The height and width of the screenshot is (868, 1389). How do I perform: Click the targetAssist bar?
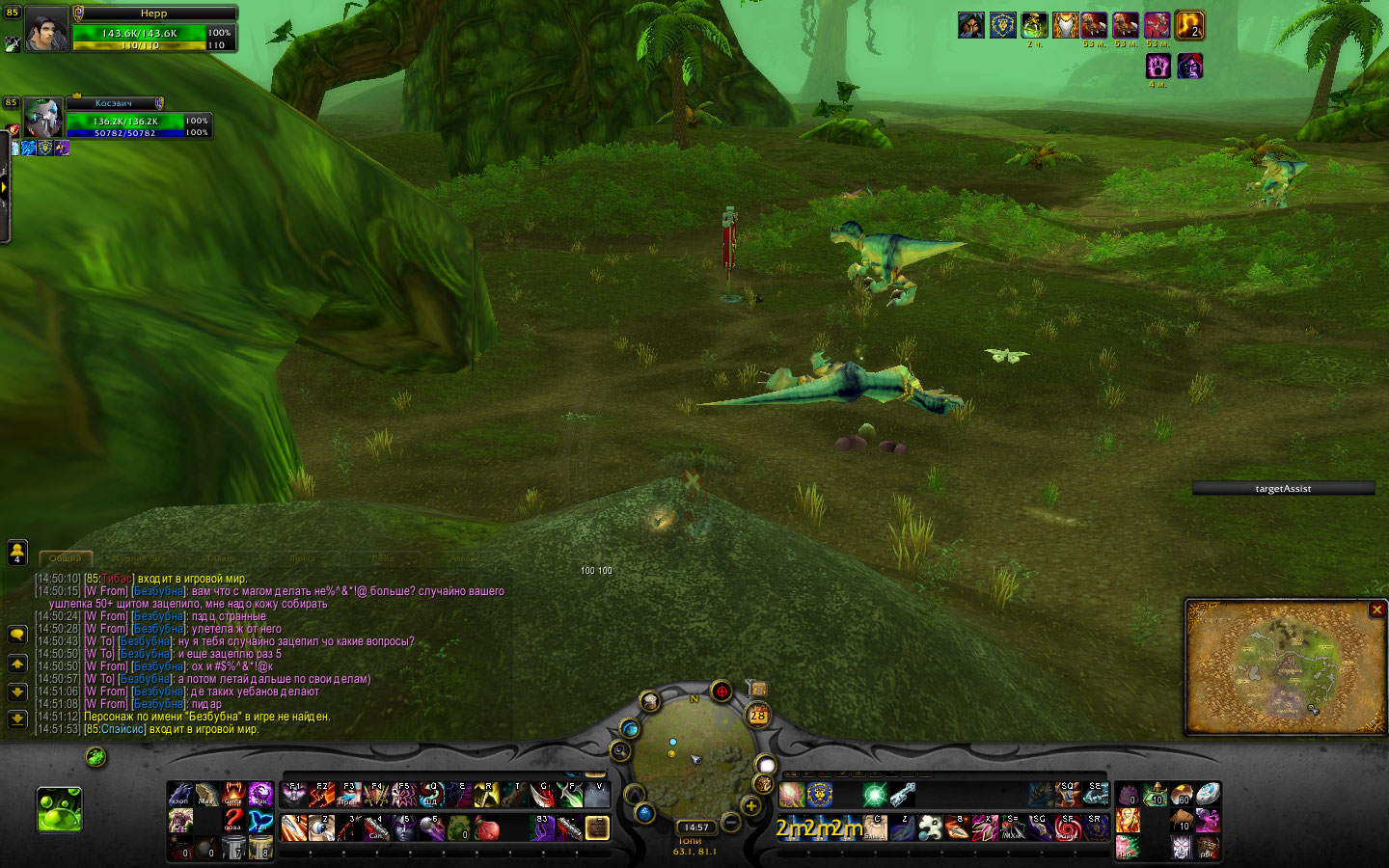click(x=1283, y=489)
